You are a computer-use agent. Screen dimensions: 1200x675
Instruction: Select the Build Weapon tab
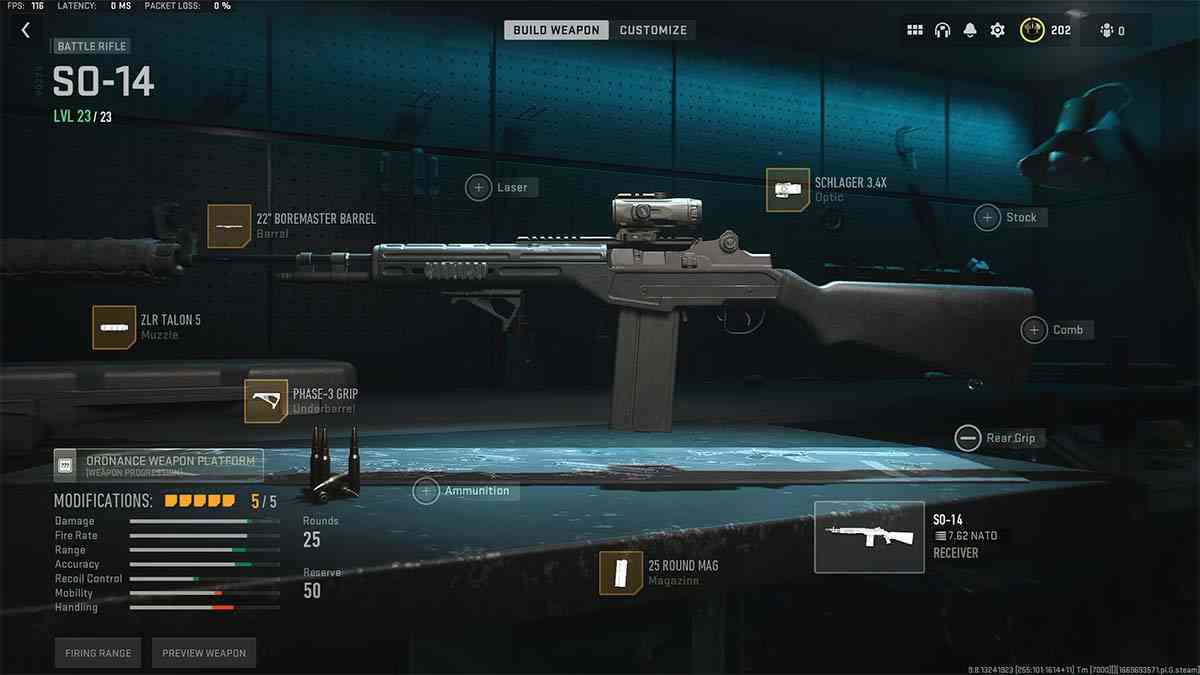[556, 30]
